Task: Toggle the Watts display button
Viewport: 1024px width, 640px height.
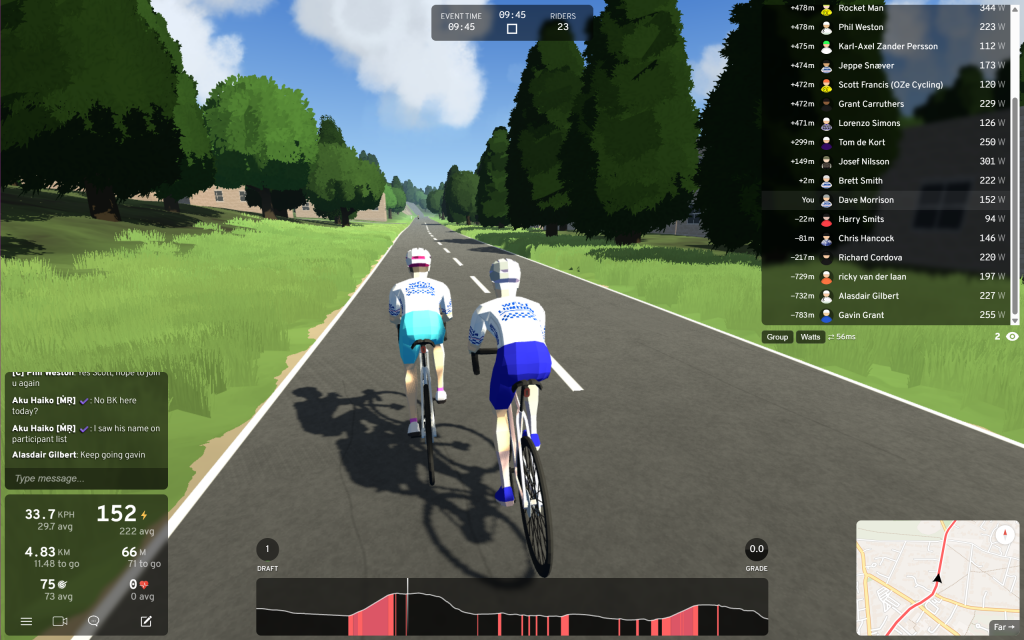Action: coord(810,337)
